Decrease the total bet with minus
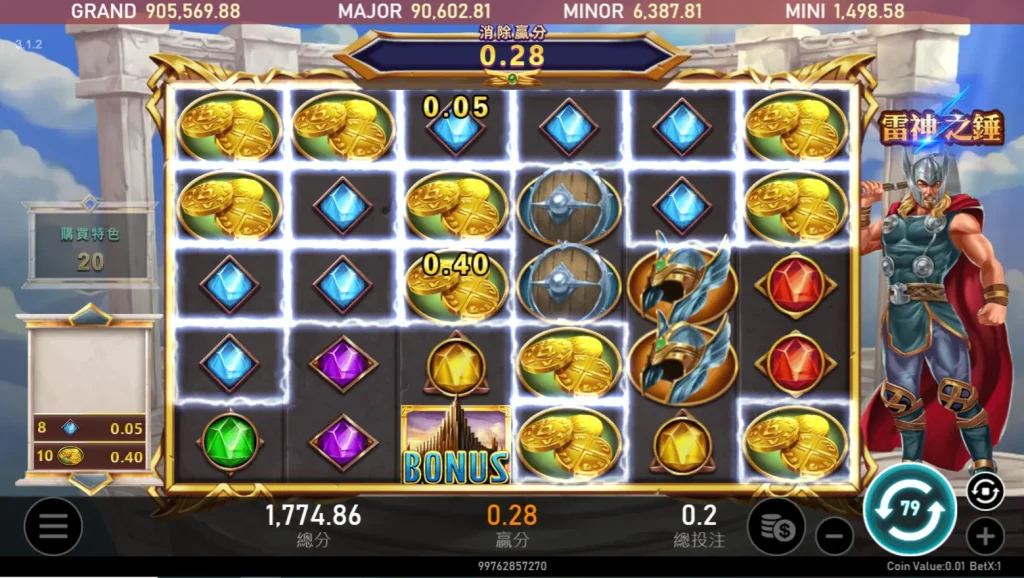 click(x=834, y=536)
